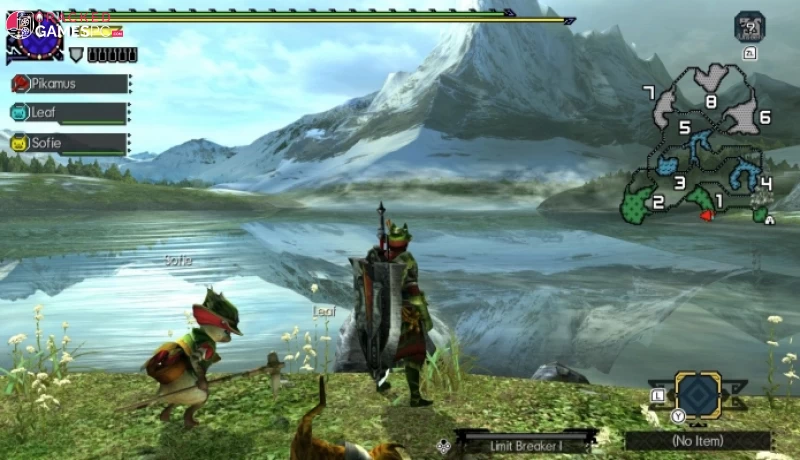Choose the Sofie party member entry
Screen dimensions: 800x460
pos(69,143)
